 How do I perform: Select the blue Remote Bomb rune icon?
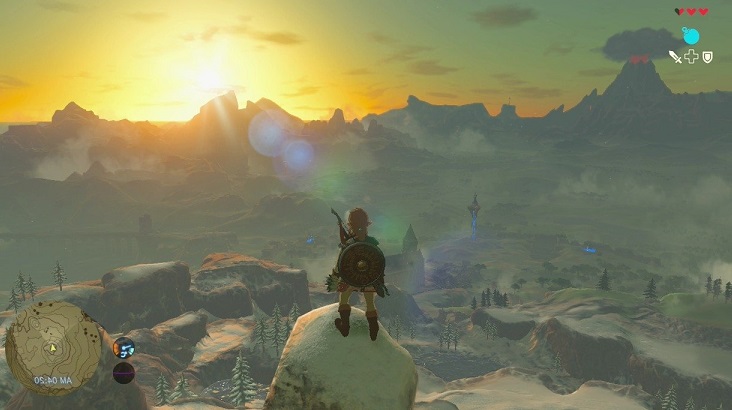[x=690, y=36]
